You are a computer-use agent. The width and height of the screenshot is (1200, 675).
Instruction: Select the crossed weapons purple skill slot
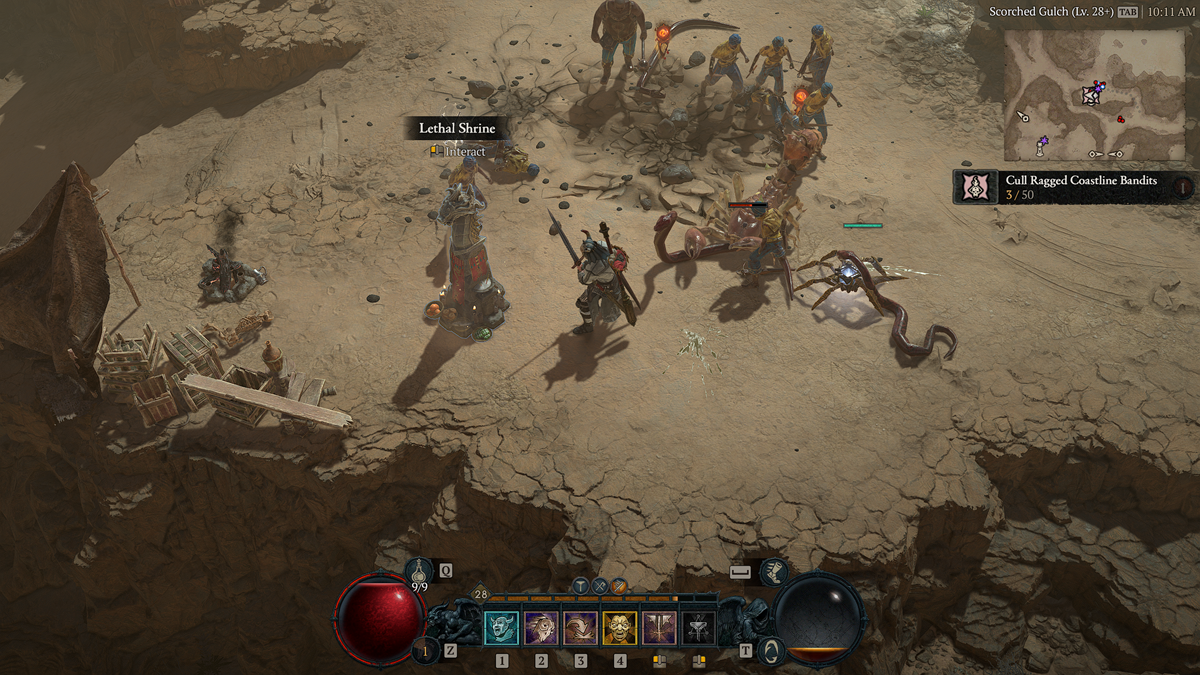click(x=659, y=628)
